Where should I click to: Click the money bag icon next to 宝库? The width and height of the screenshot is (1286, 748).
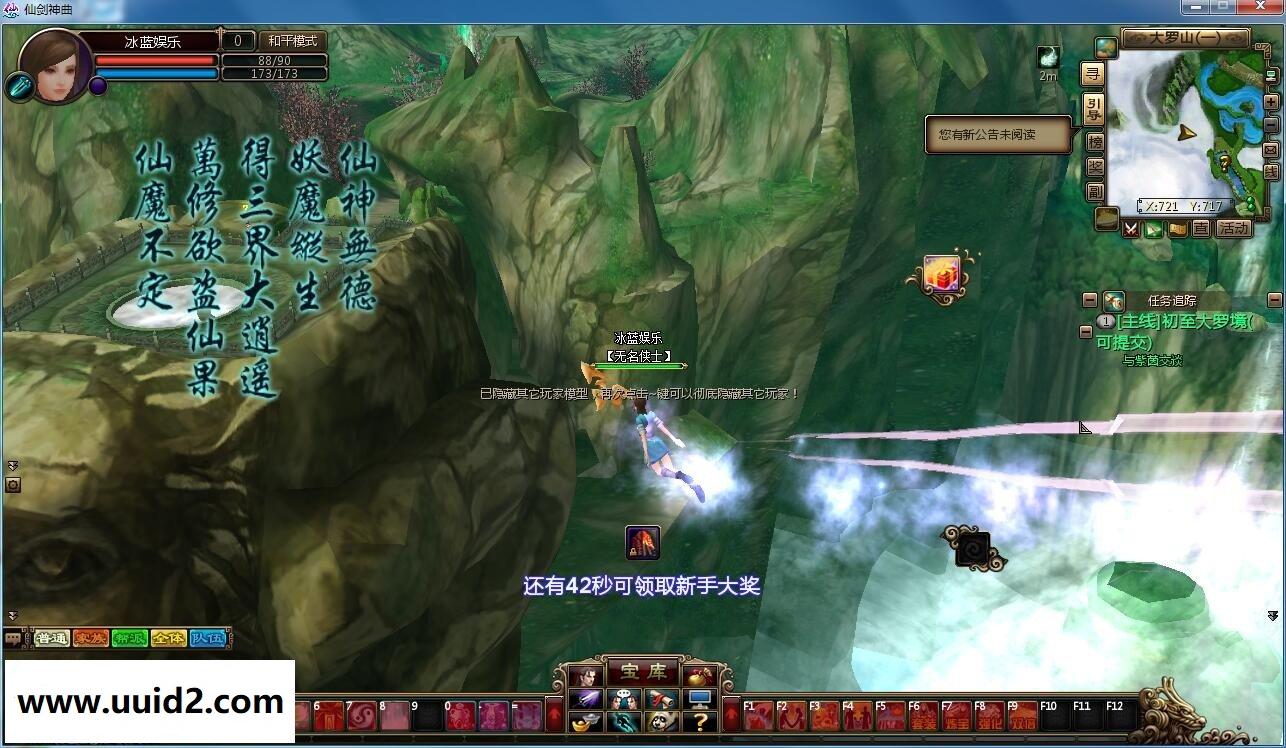(x=698, y=677)
